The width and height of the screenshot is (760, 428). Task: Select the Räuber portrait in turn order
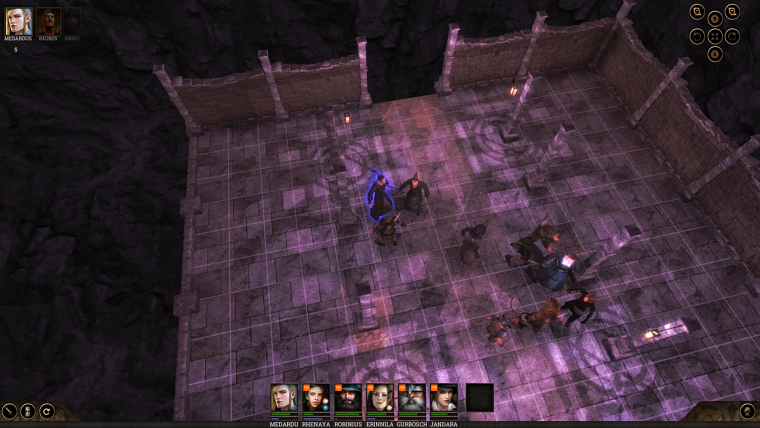(x=49, y=21)
